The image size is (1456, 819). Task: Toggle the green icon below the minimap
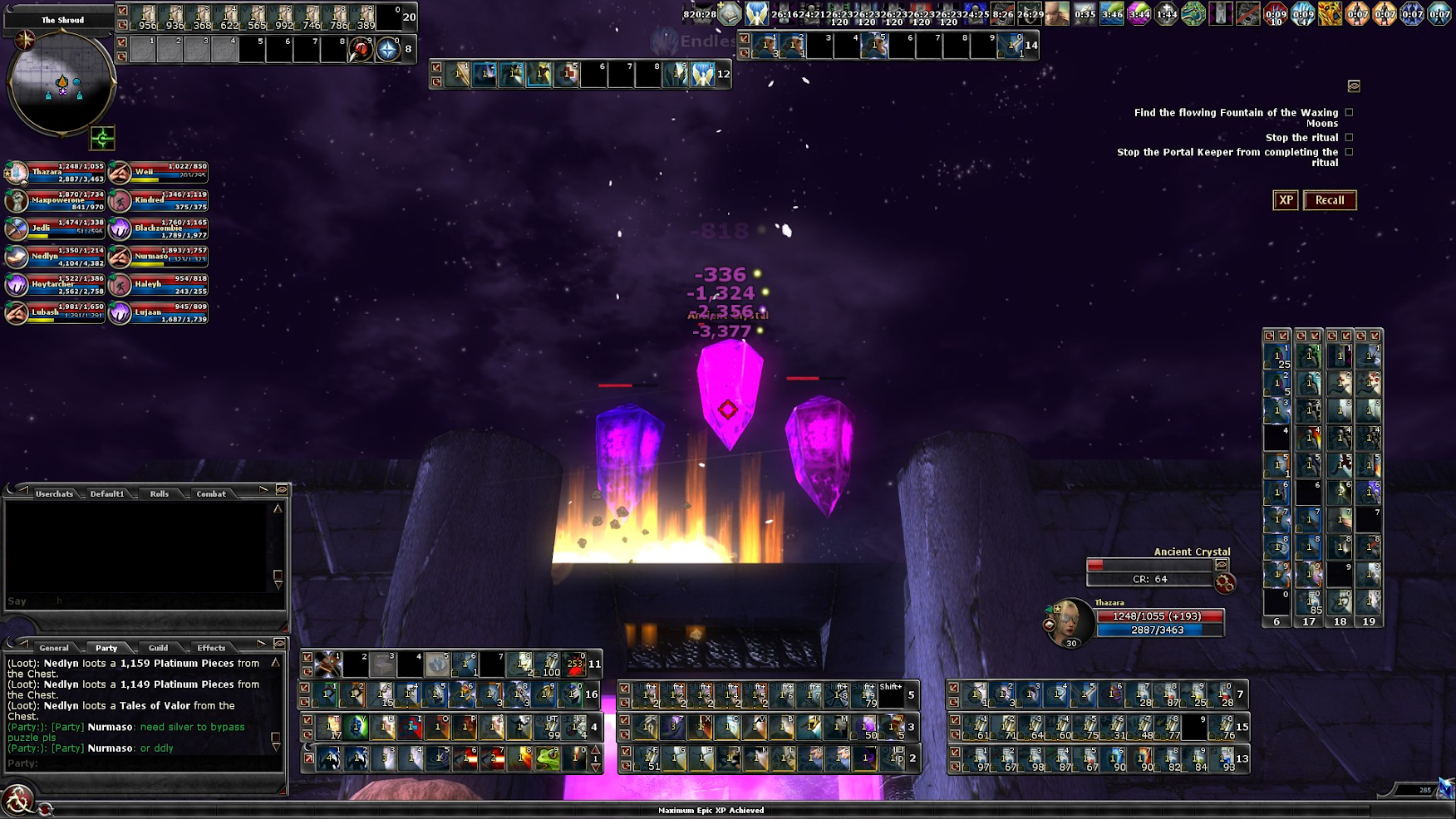click(102, 138)
